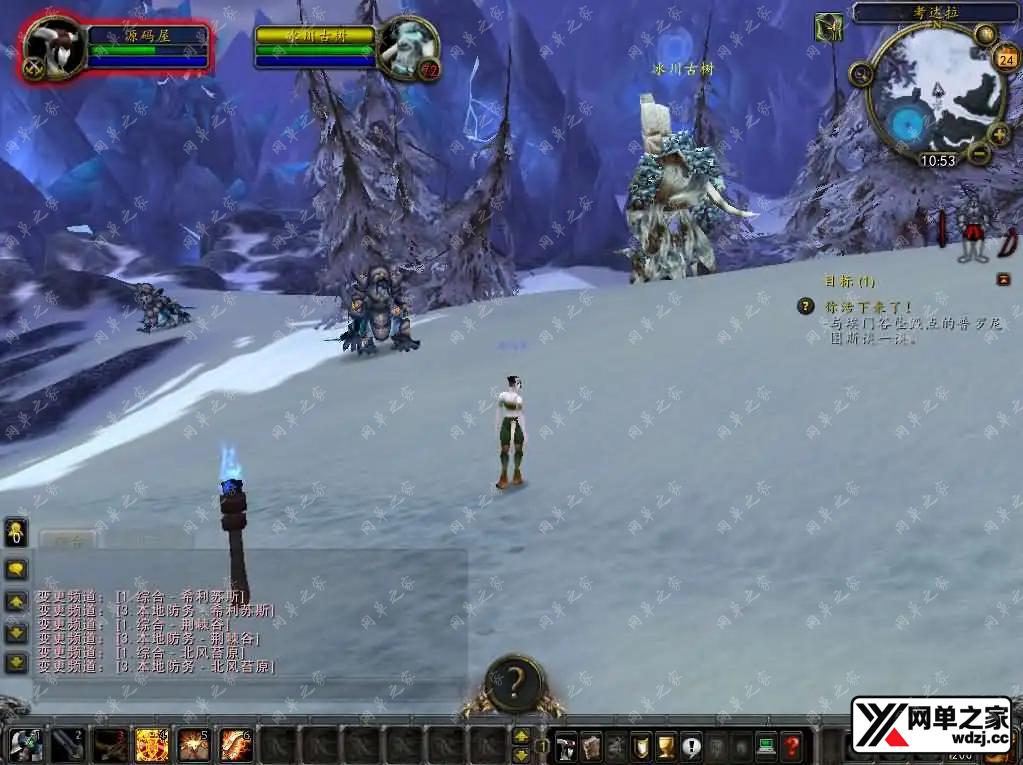
Task: Toggle the minimap tracking button
Action: pos(860,74)
